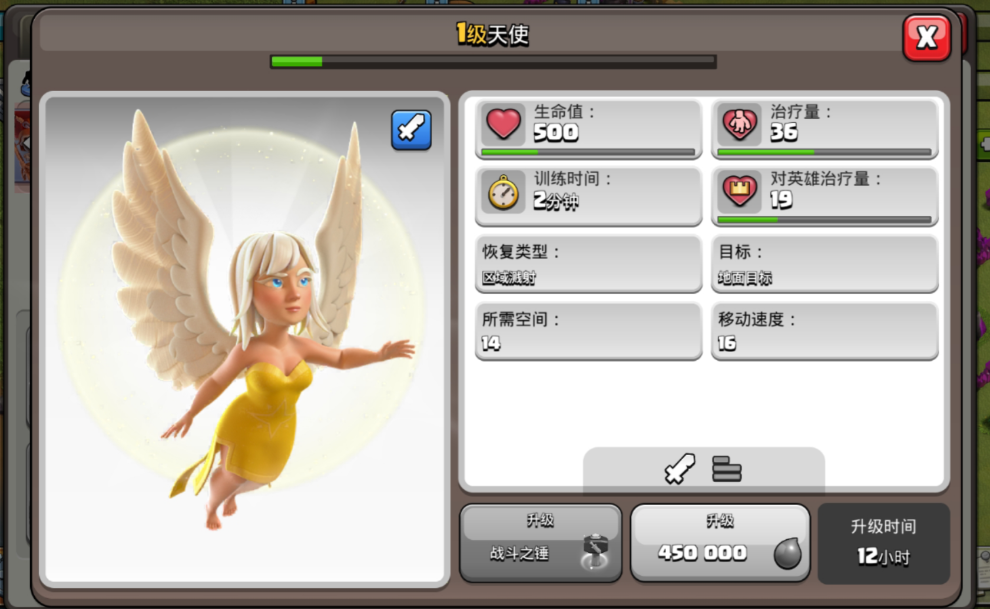
Task: Select the sword tab below stats
Action: (680, 468)
